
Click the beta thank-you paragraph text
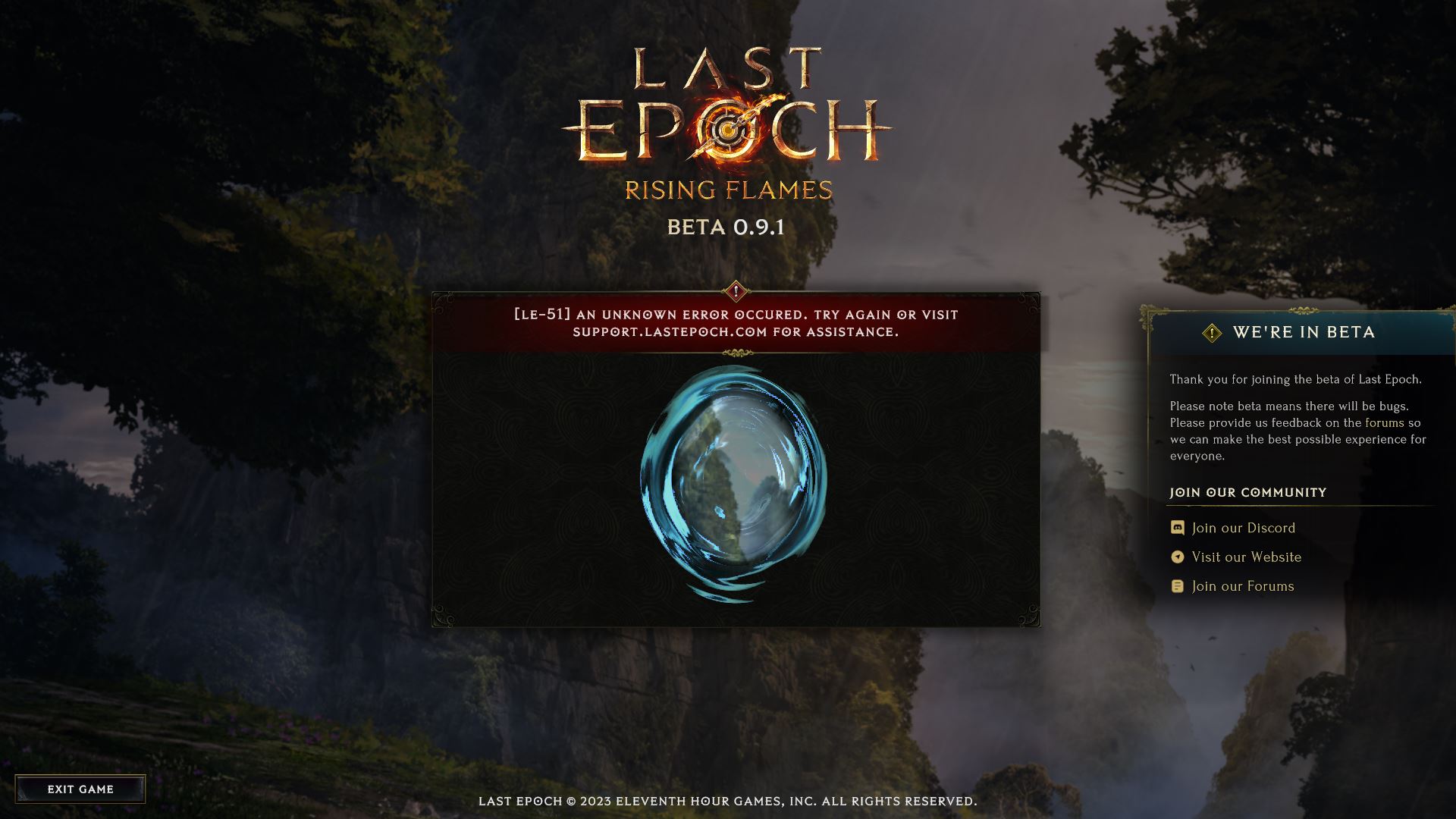[x=1297, y=378]
